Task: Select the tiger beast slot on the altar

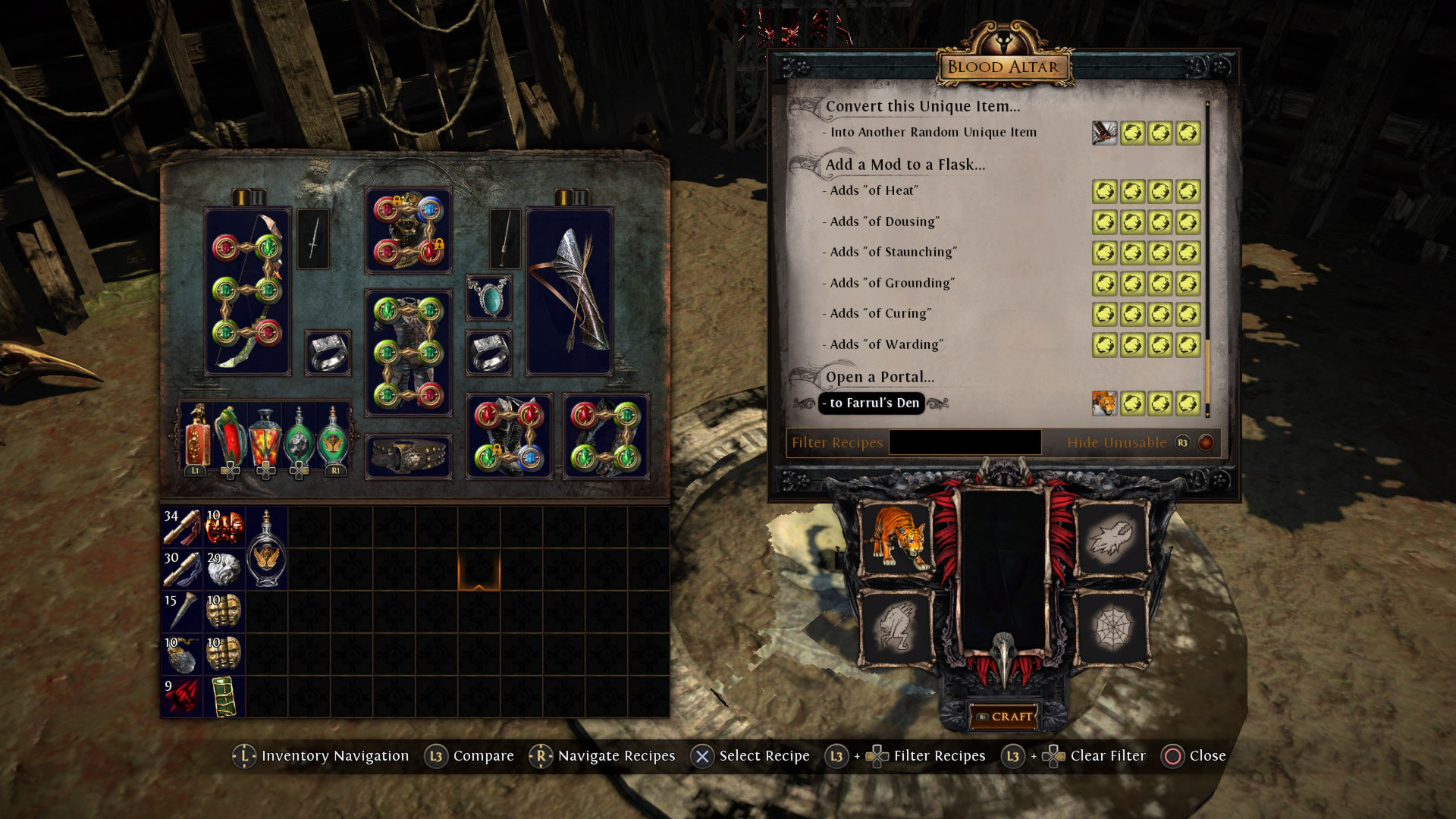Action: [899, 538]
